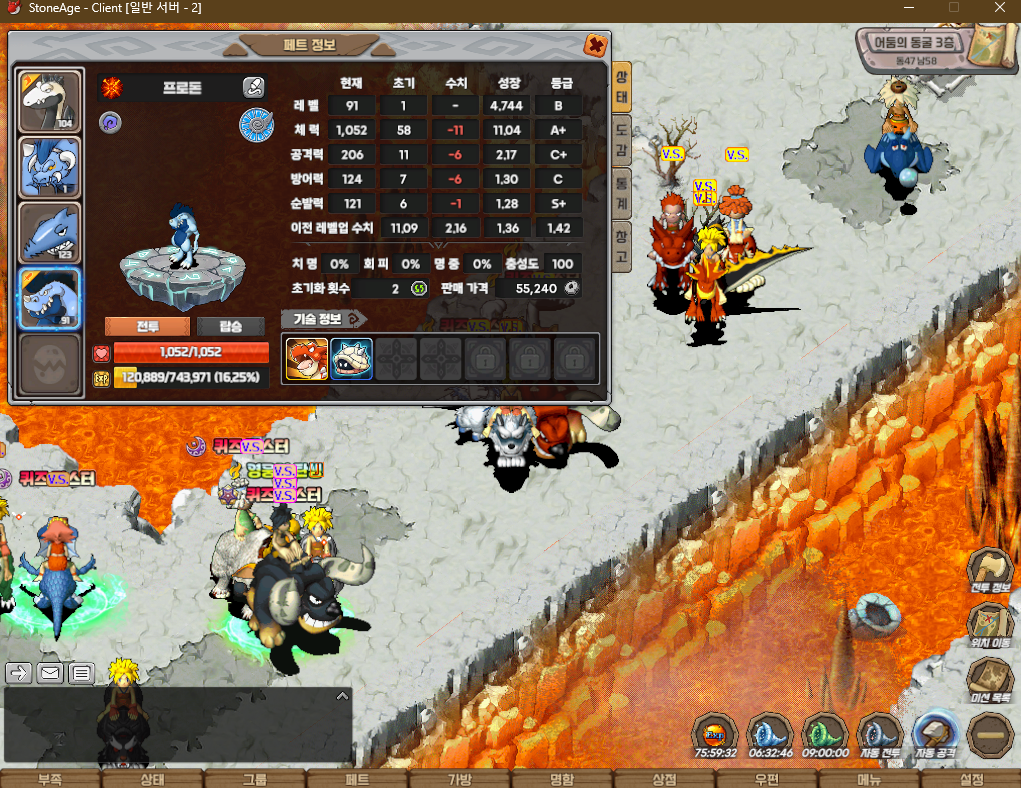Screen dimensions: 1021x788
Task: Open the 위치 이동 map travel icon
Action: click(991, 623)
